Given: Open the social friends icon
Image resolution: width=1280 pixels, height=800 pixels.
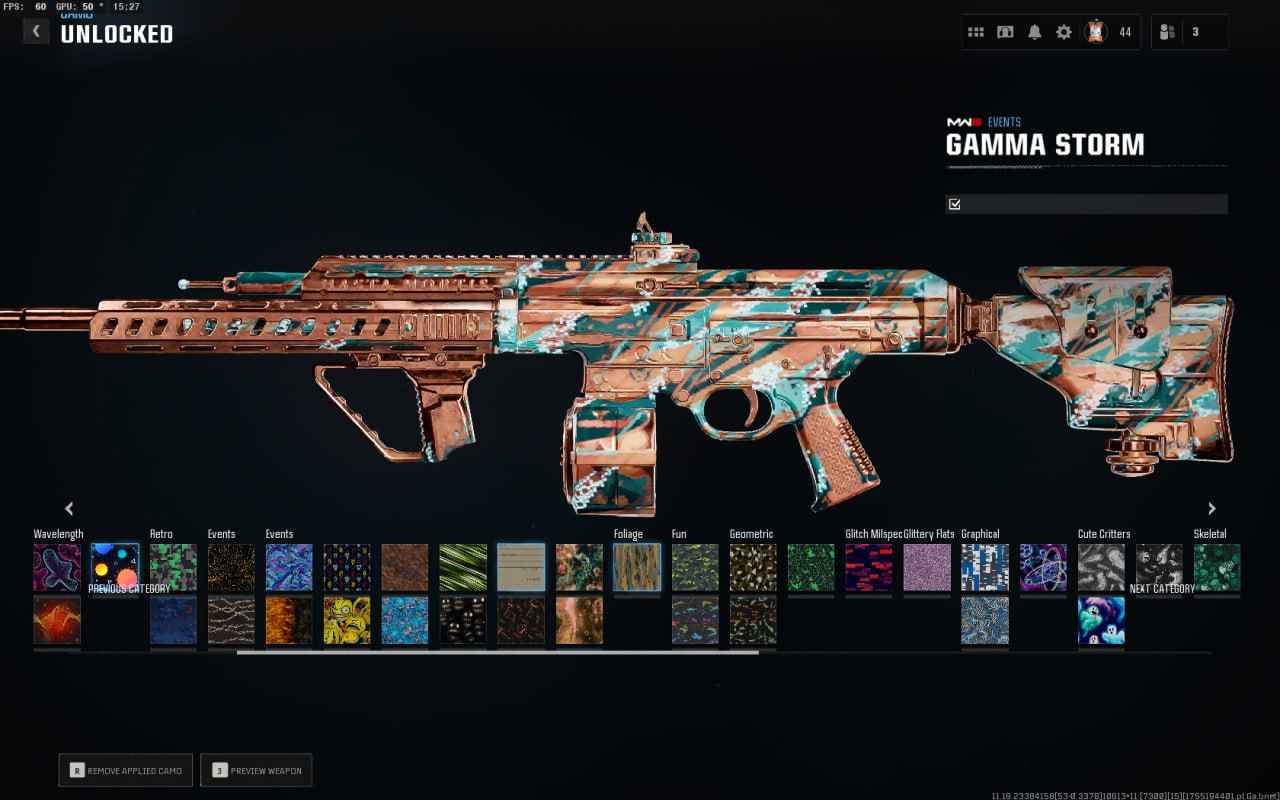Looking at the screenshot, I should 1167,32.
